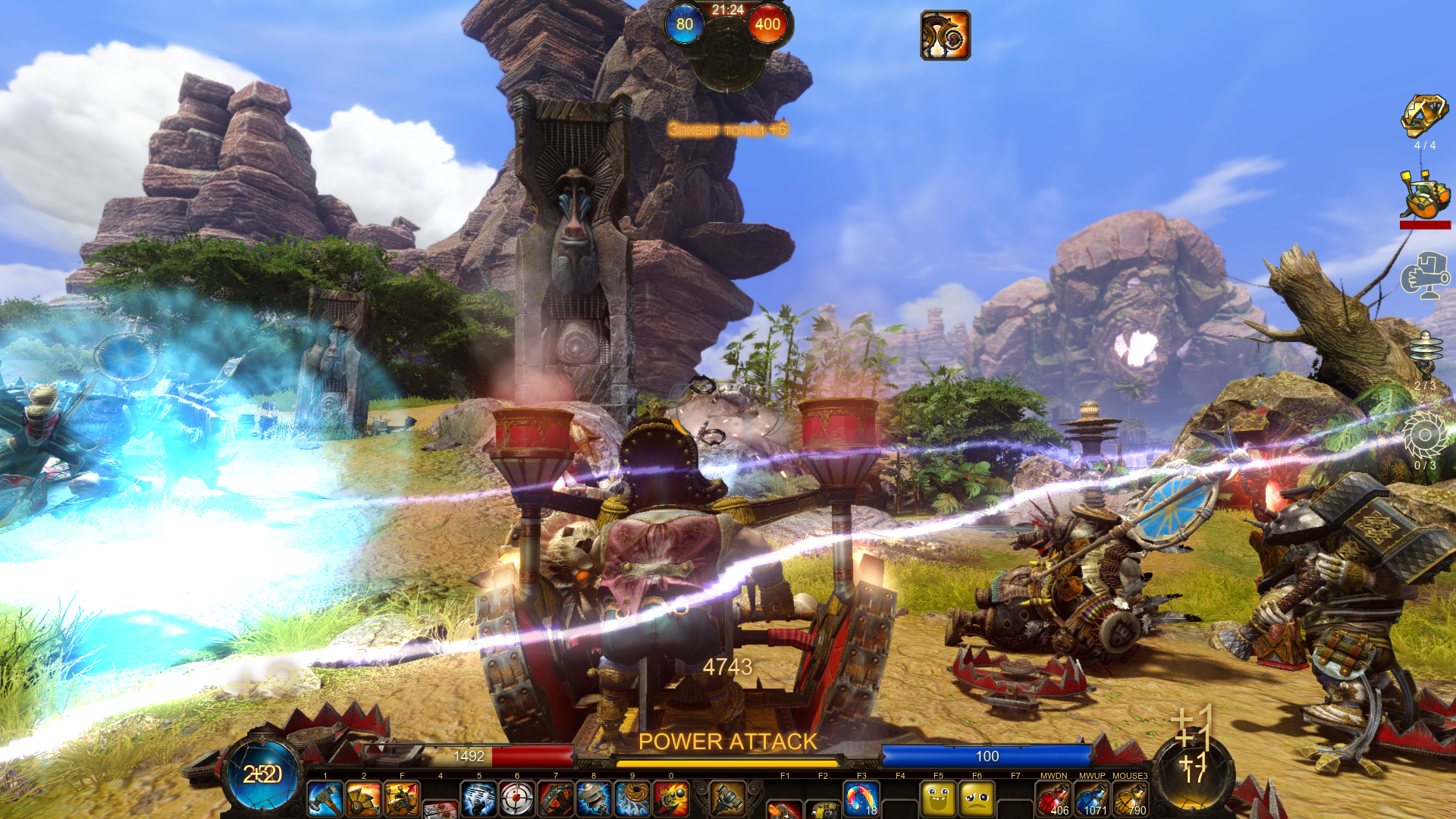Use the rainbow candy cane item
The image size is (1456, 819).
click(861, 799)
